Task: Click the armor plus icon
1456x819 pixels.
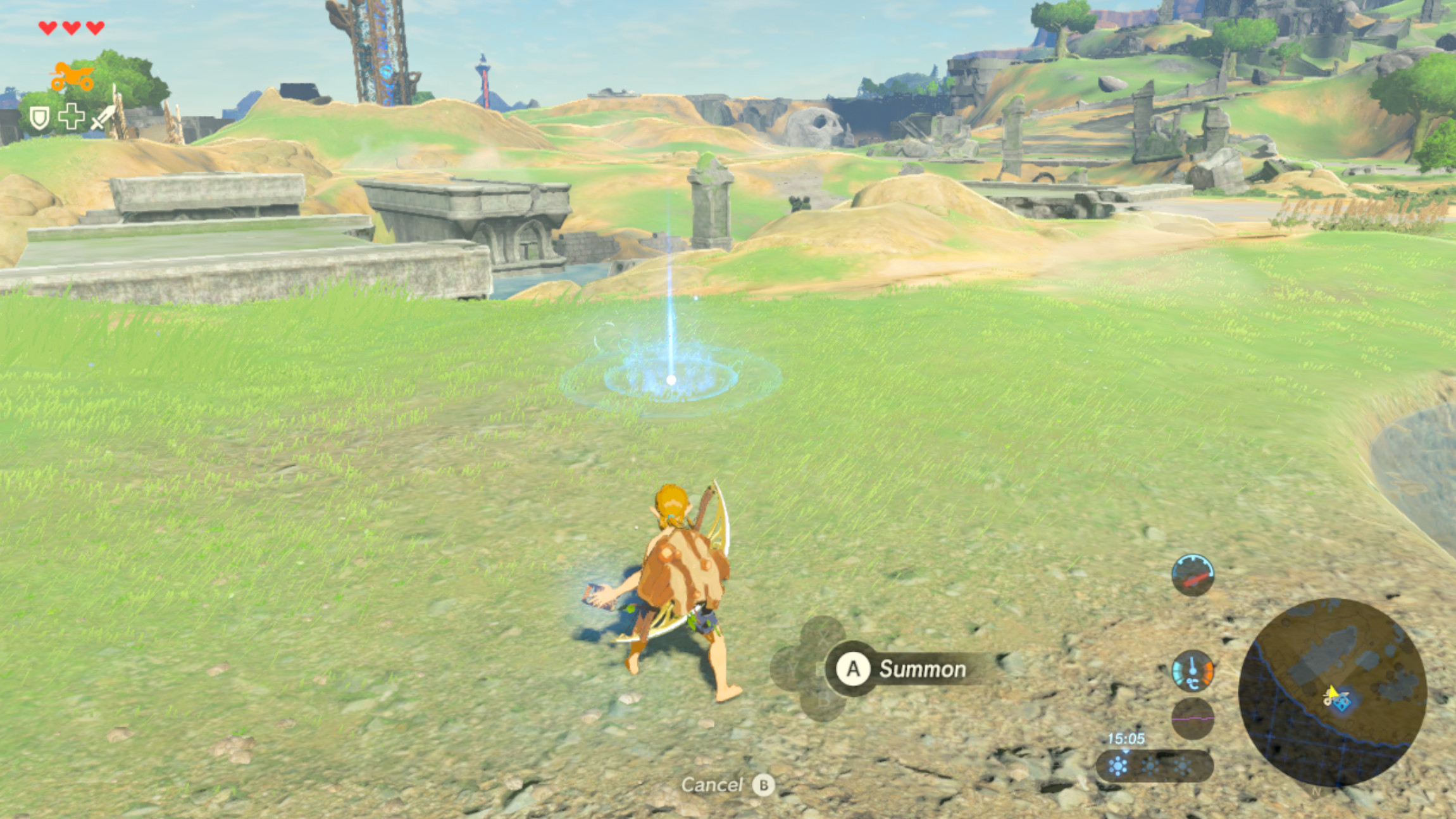Action: point(72,116)
